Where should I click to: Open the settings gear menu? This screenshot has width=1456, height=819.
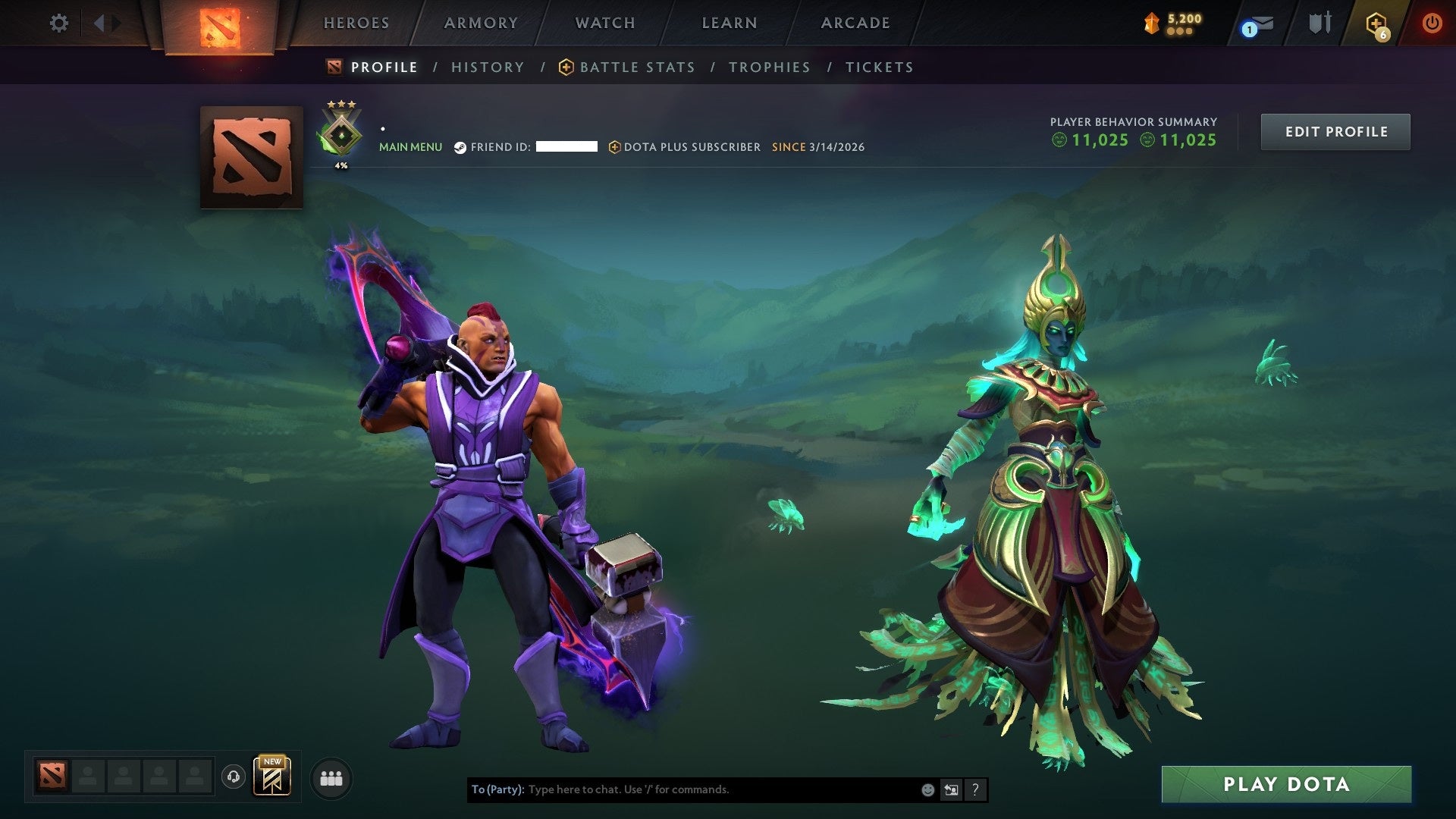[59, 23]
